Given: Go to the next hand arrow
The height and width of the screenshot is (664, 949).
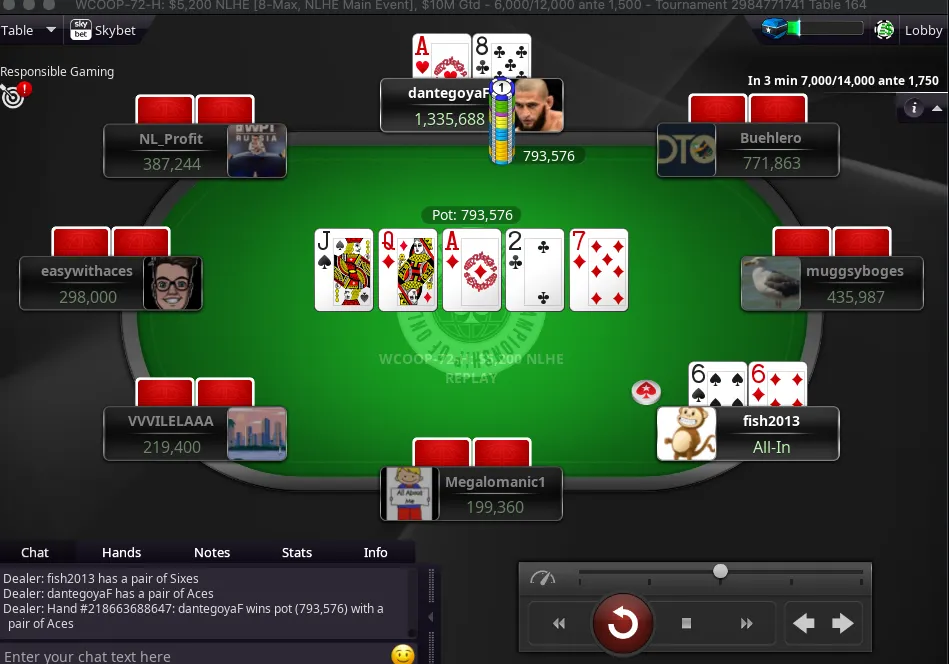Looking at the screenshot, I should point(843,624).
